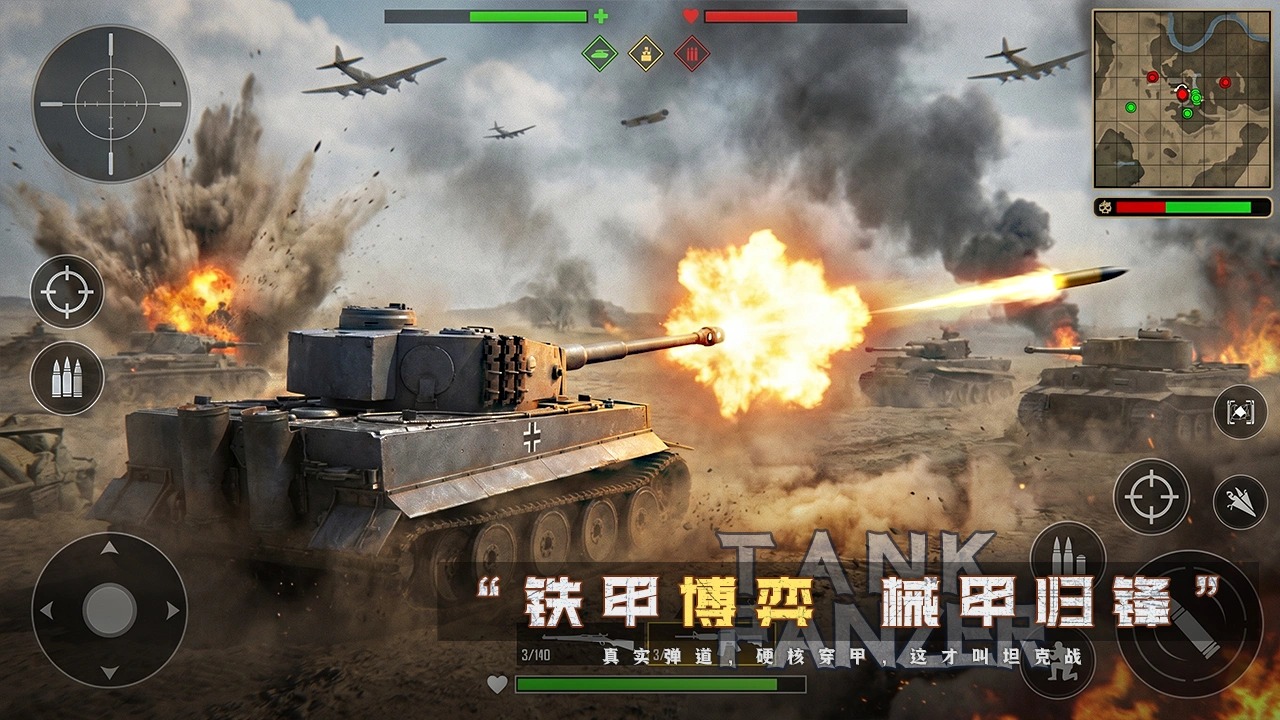Tap the kneeling soldier button
Screen dimensions: 1280x720
click(x=1057, y=662)
